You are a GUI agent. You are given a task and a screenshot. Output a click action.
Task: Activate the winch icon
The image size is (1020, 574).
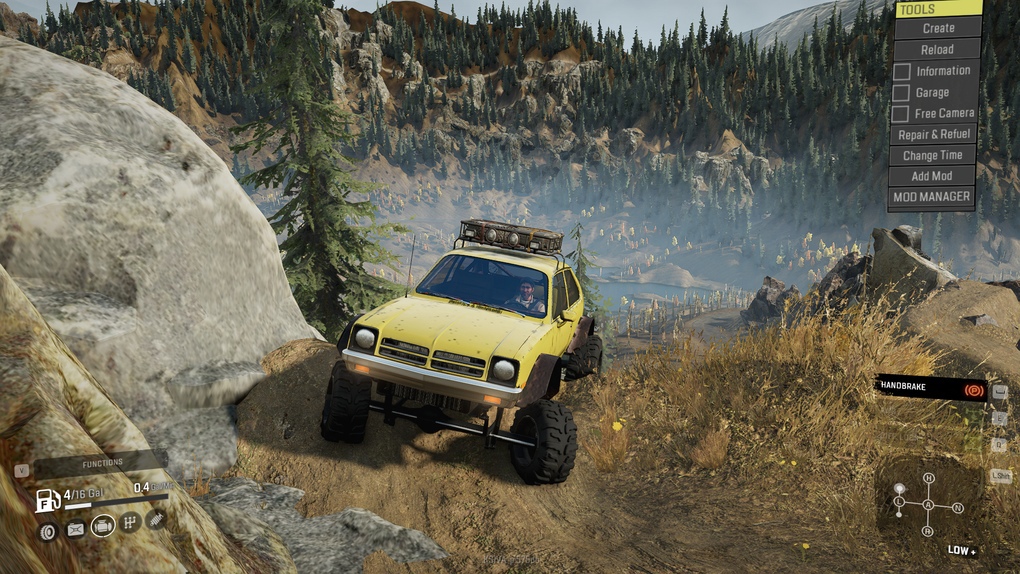75,529
